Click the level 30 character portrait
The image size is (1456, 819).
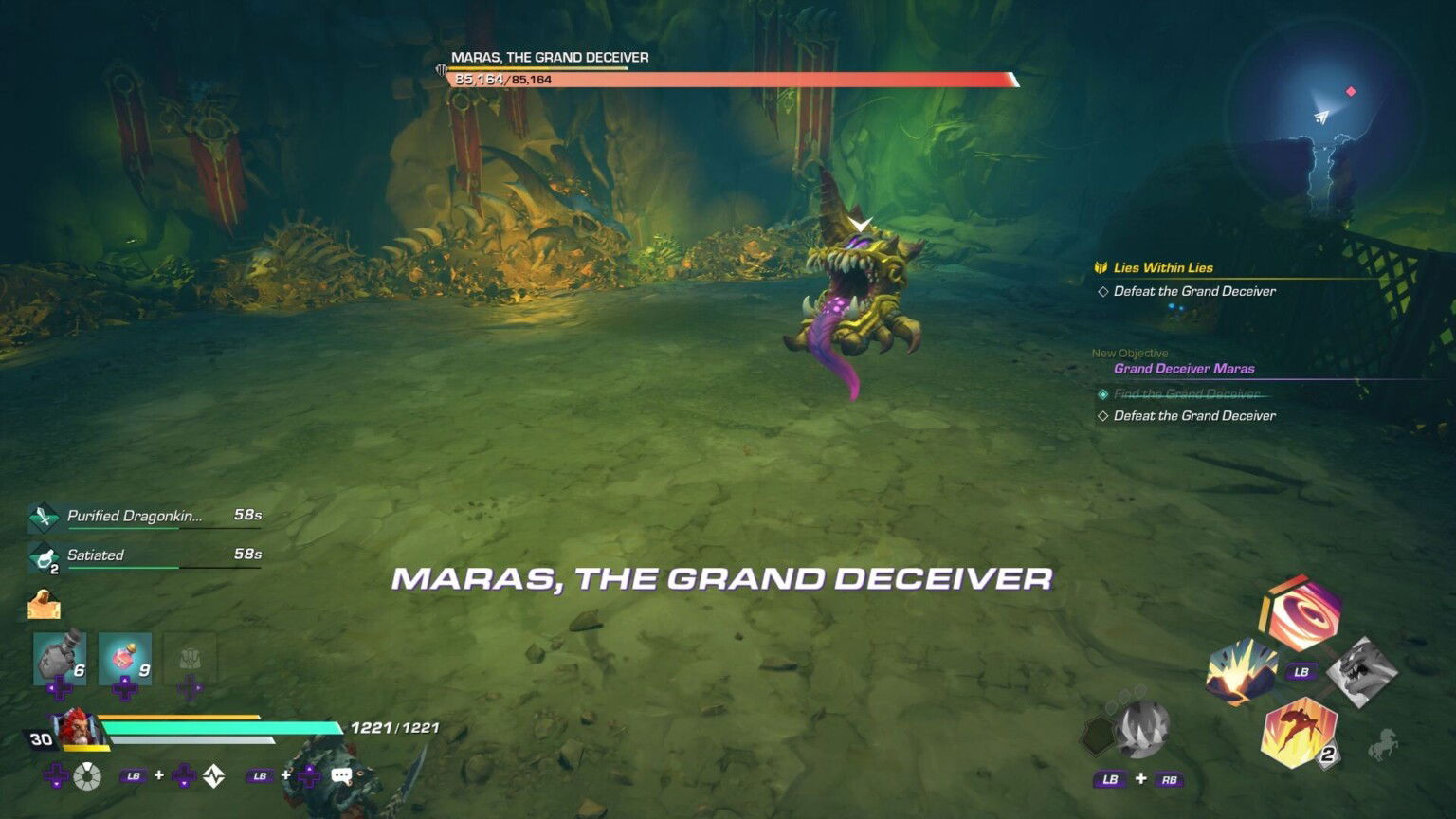(x=76, y=730)
